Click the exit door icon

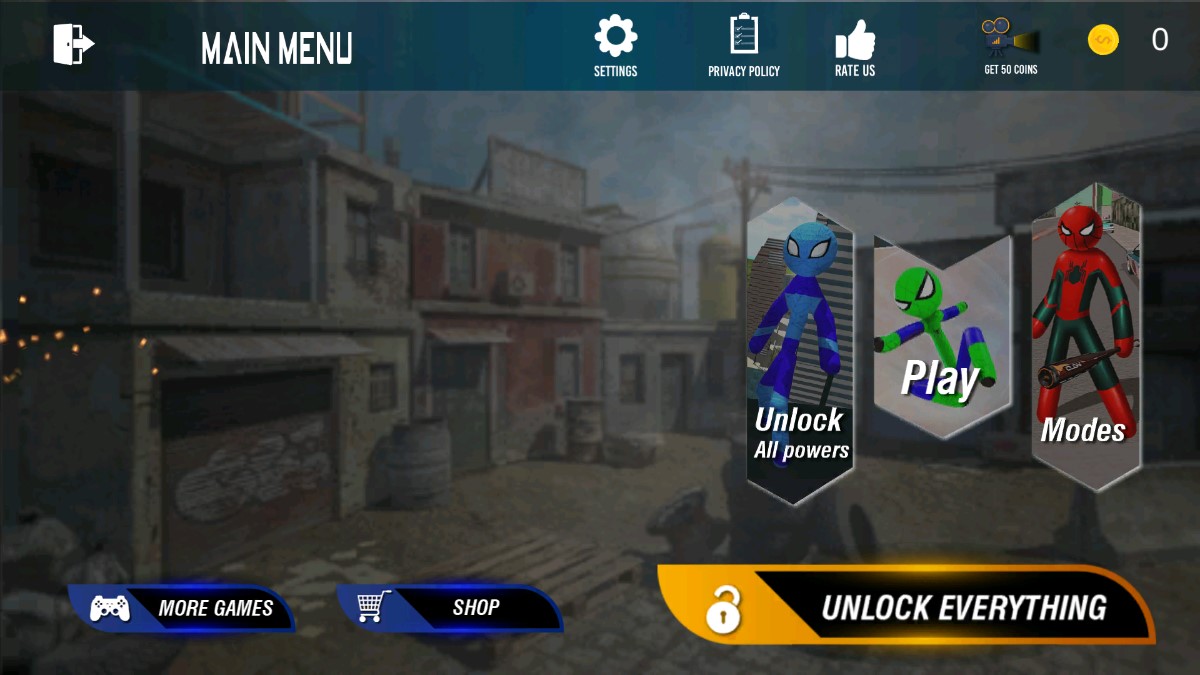pos(73,45)
